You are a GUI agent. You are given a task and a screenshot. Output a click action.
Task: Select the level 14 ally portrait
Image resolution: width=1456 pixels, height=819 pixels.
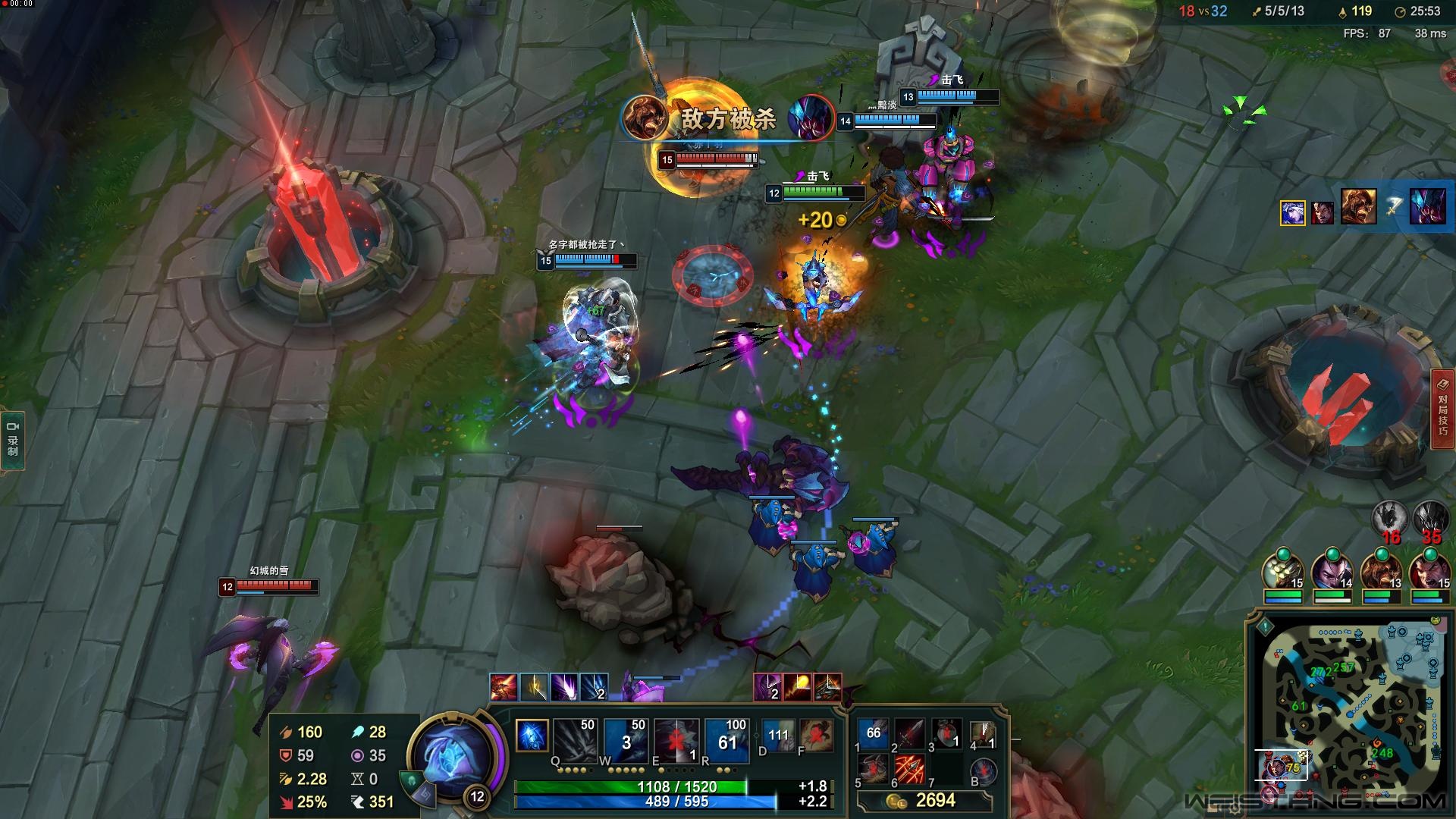1332,571
